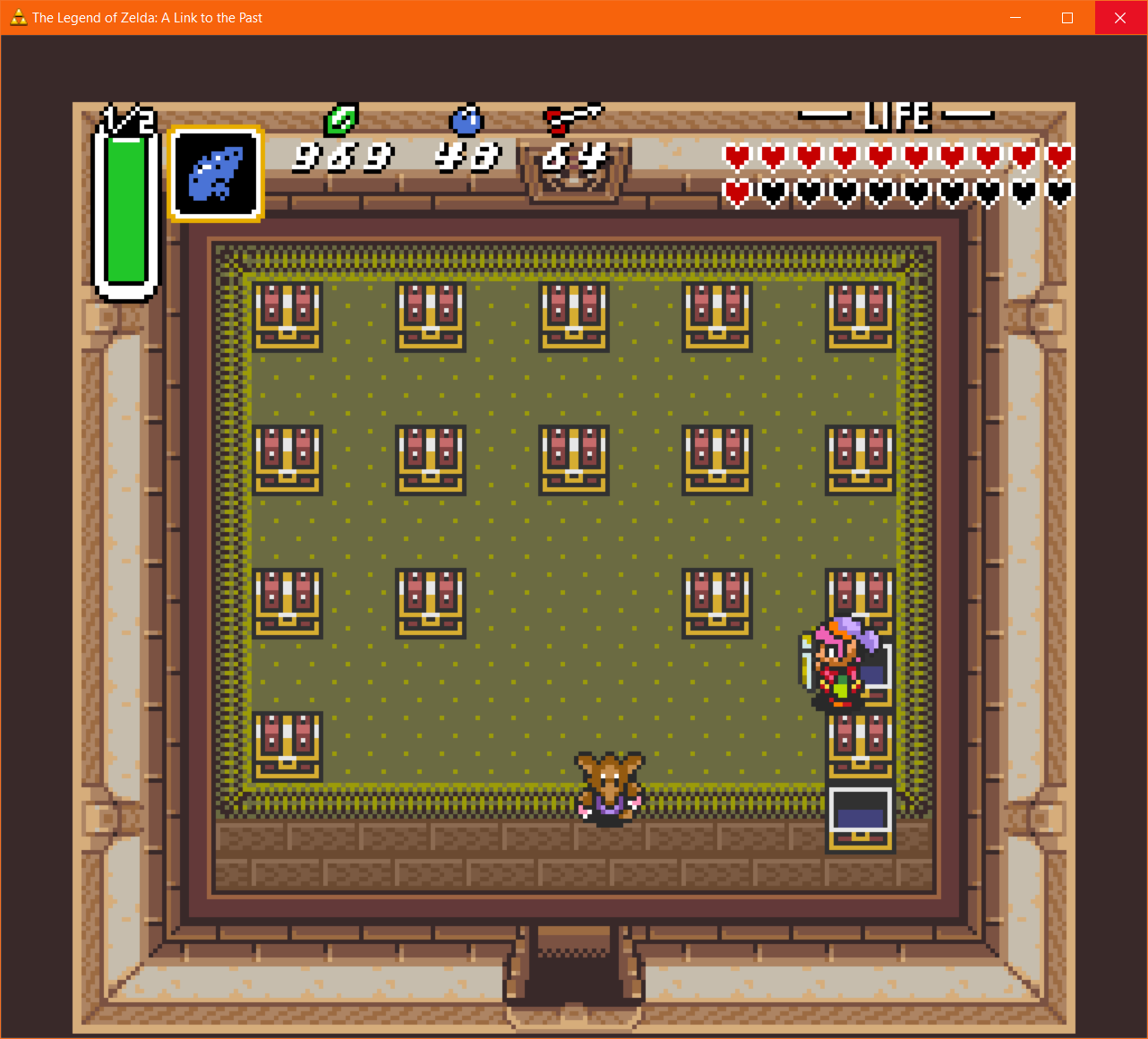Click the first red heart under LIFE
Viewport: 1148px width, 1039px height.
click(x=736, y=156)
